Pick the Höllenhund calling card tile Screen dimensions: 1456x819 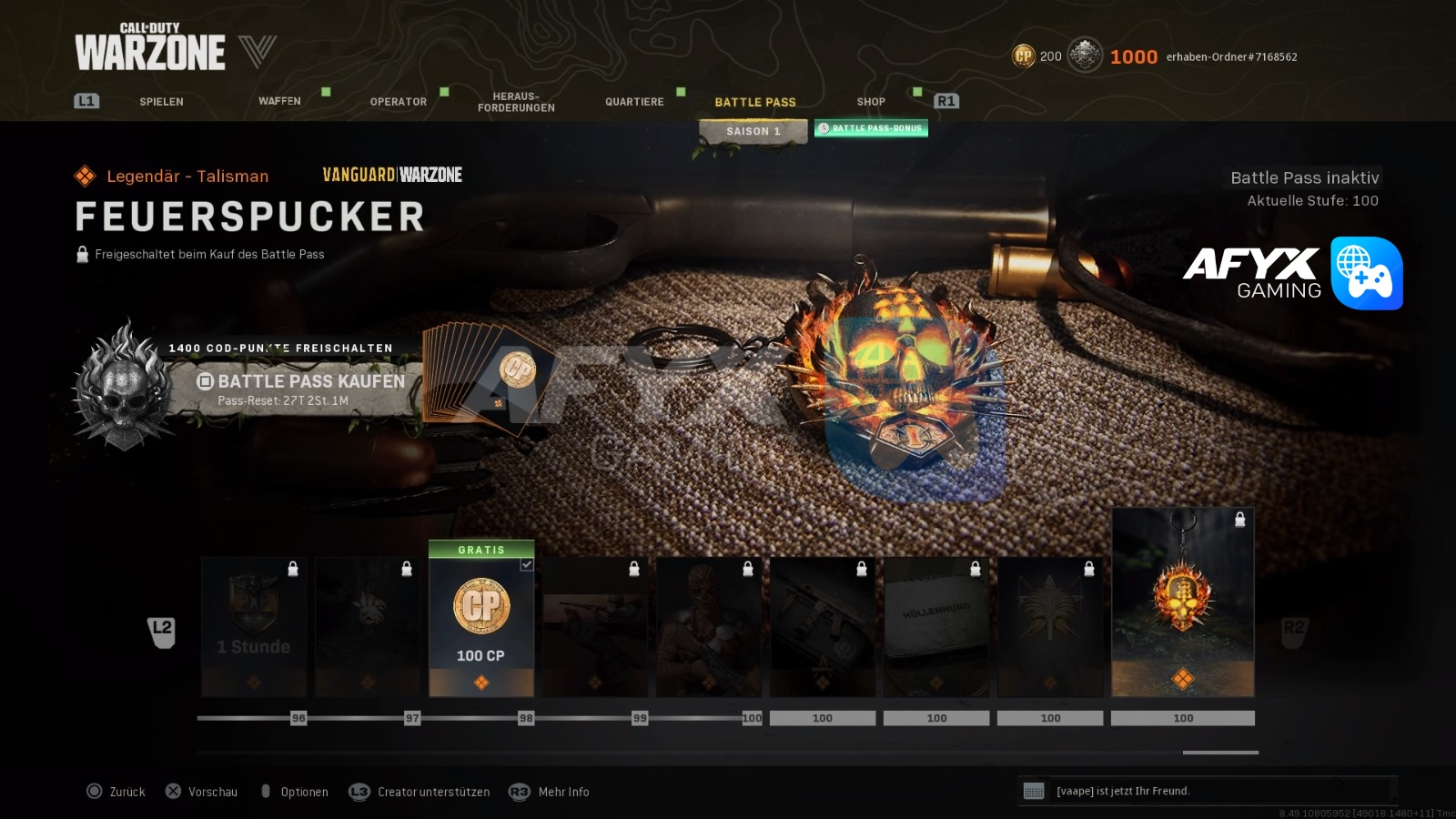click(x=936, y=627)
